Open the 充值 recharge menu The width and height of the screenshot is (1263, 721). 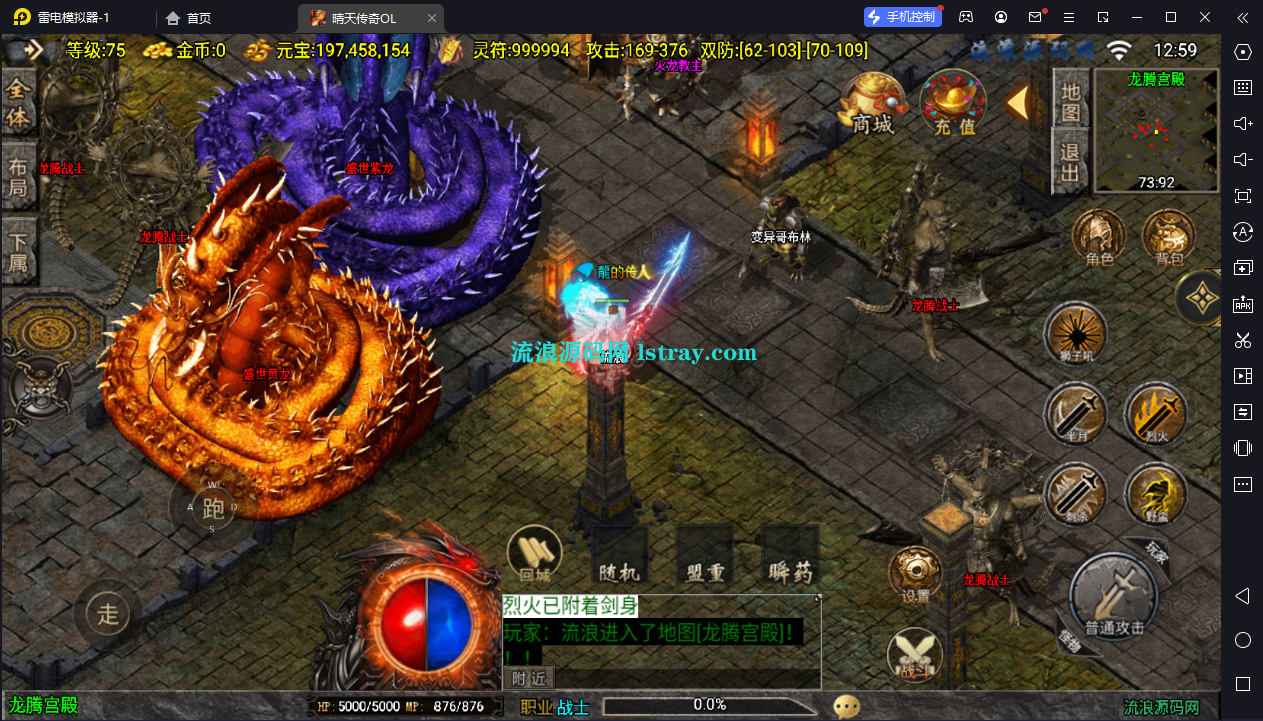(x=953, y=104)
